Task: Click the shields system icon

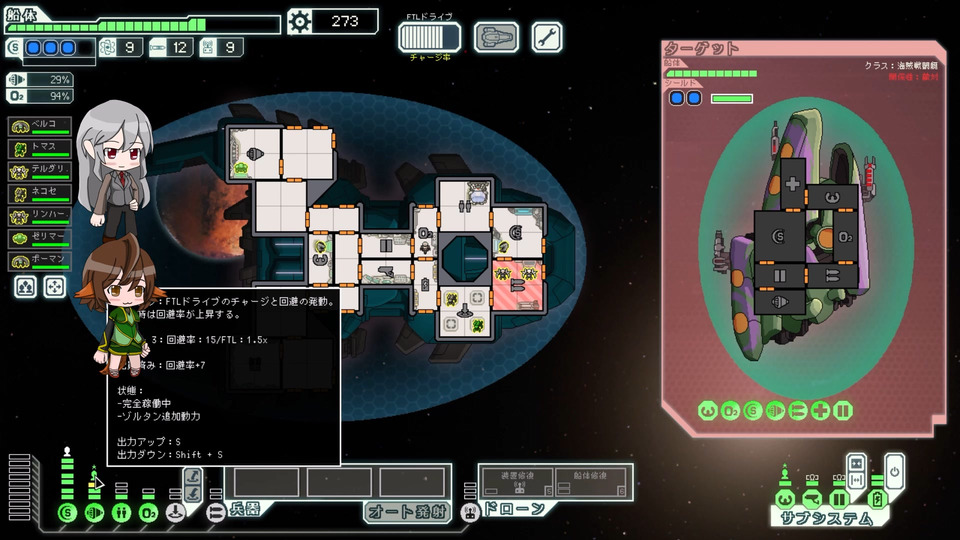Action: (67, 513)
